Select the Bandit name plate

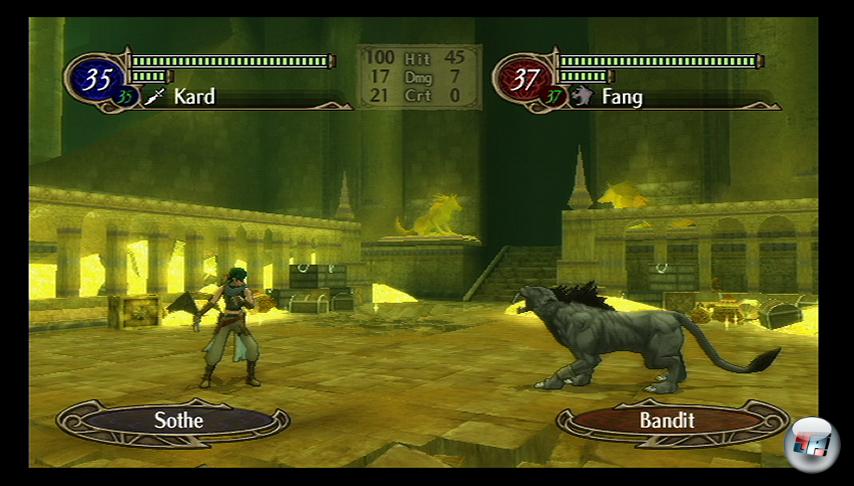(667, 420)
